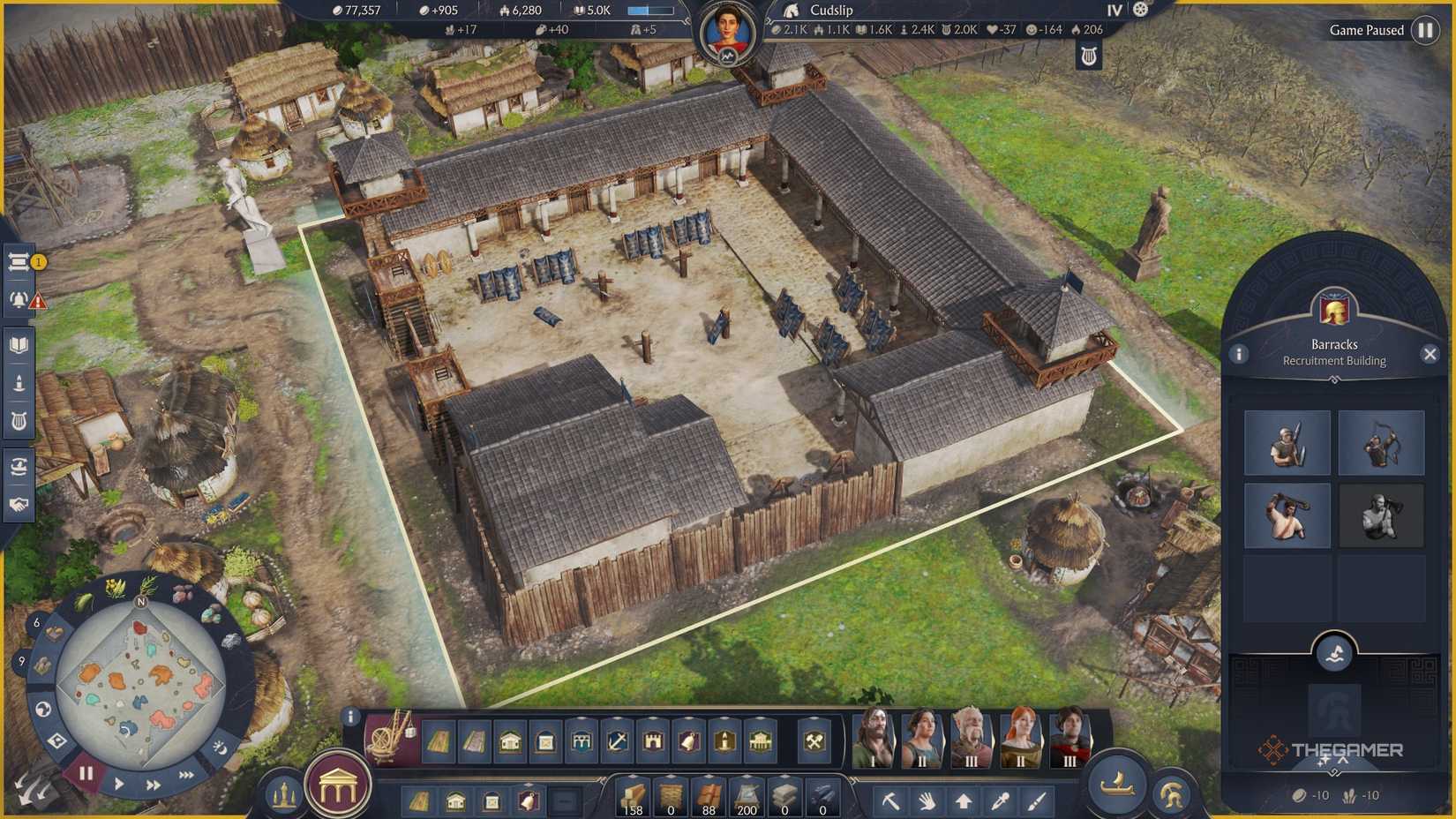Select the archer recruit in the Barracks panel
This screenshot has height=819, width=1456.
[1381, 442]
